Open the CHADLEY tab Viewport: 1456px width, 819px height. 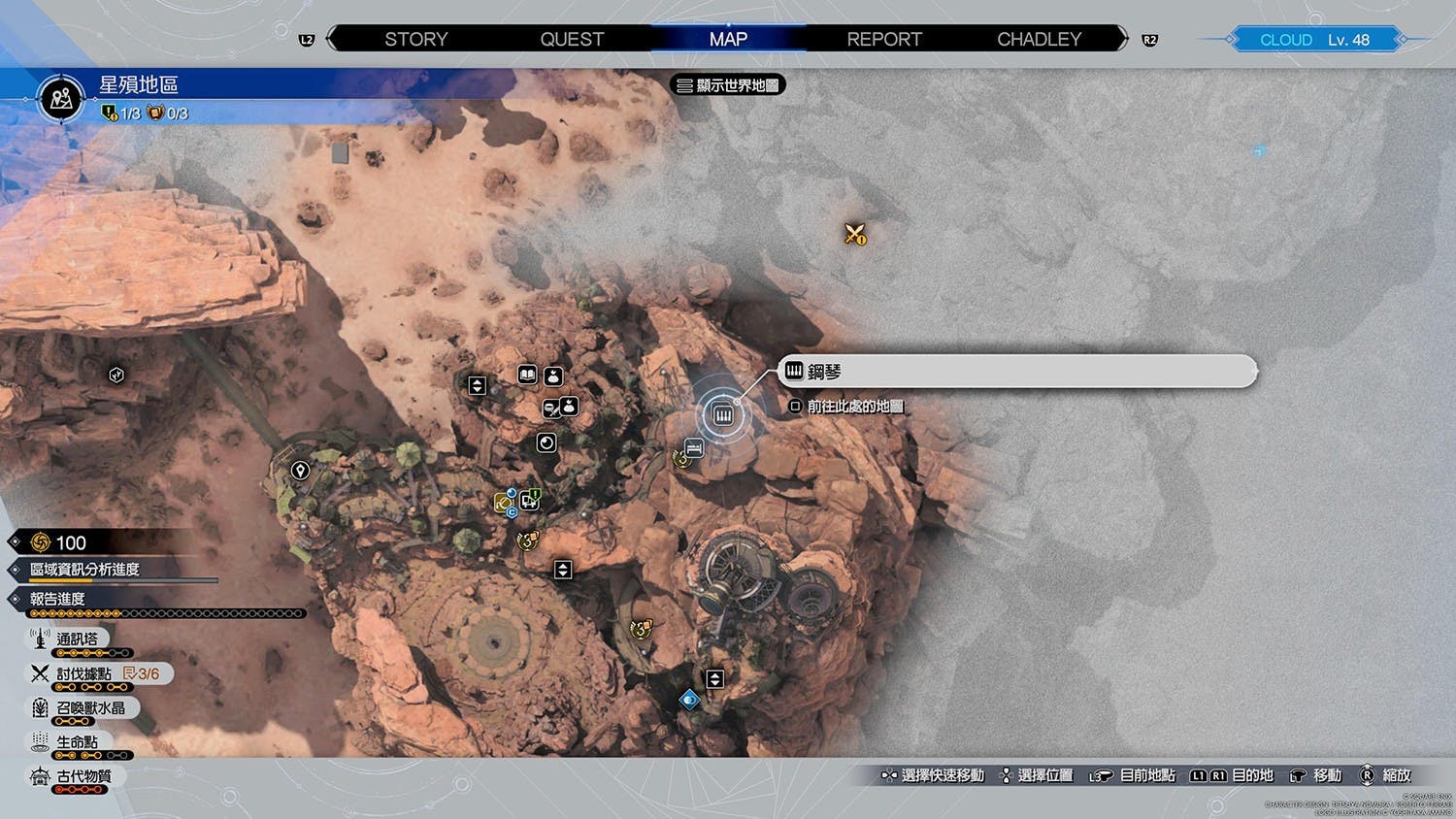(1039, 39)
